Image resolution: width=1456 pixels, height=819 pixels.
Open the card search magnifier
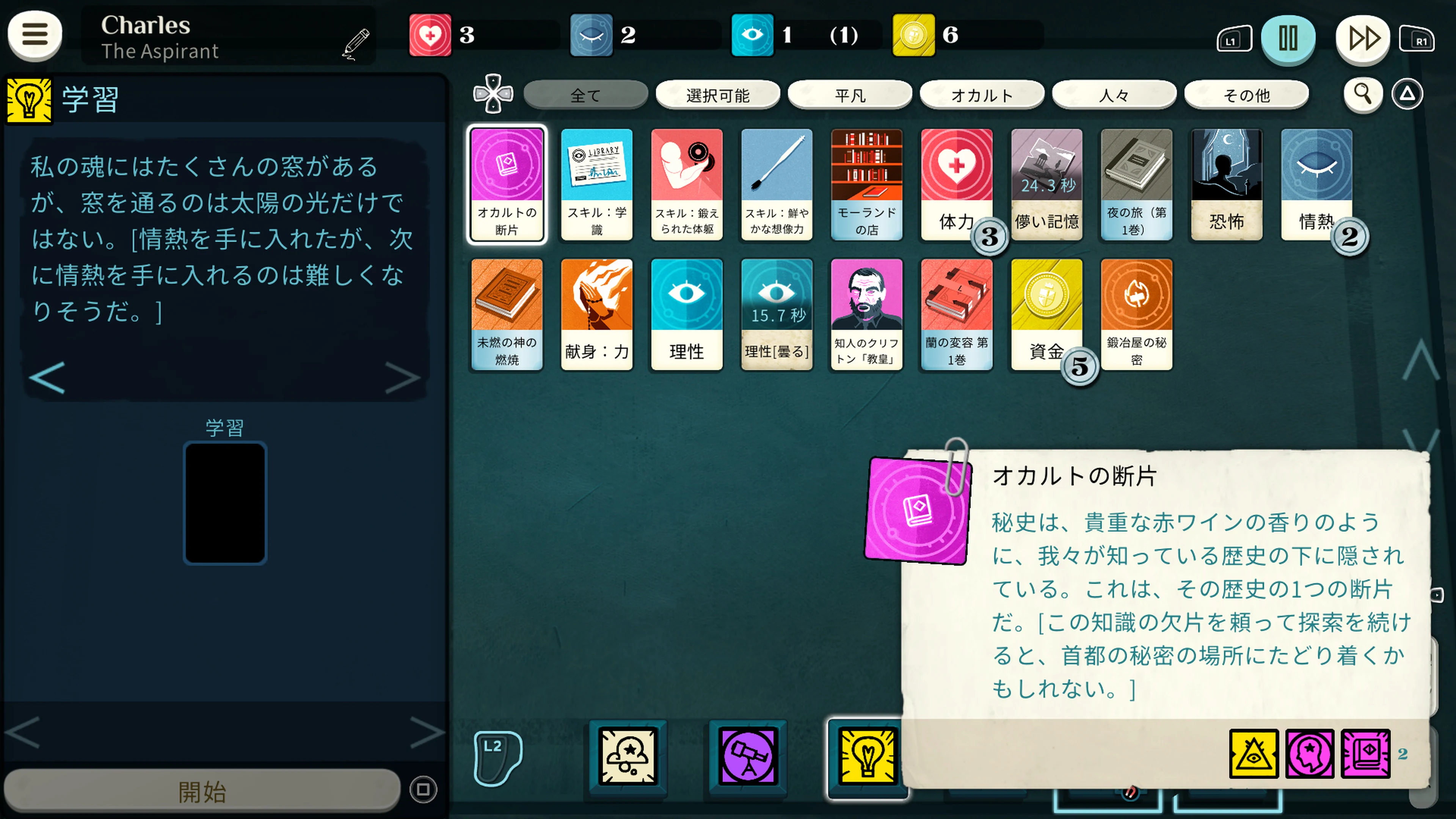[x=1363, y=94]
